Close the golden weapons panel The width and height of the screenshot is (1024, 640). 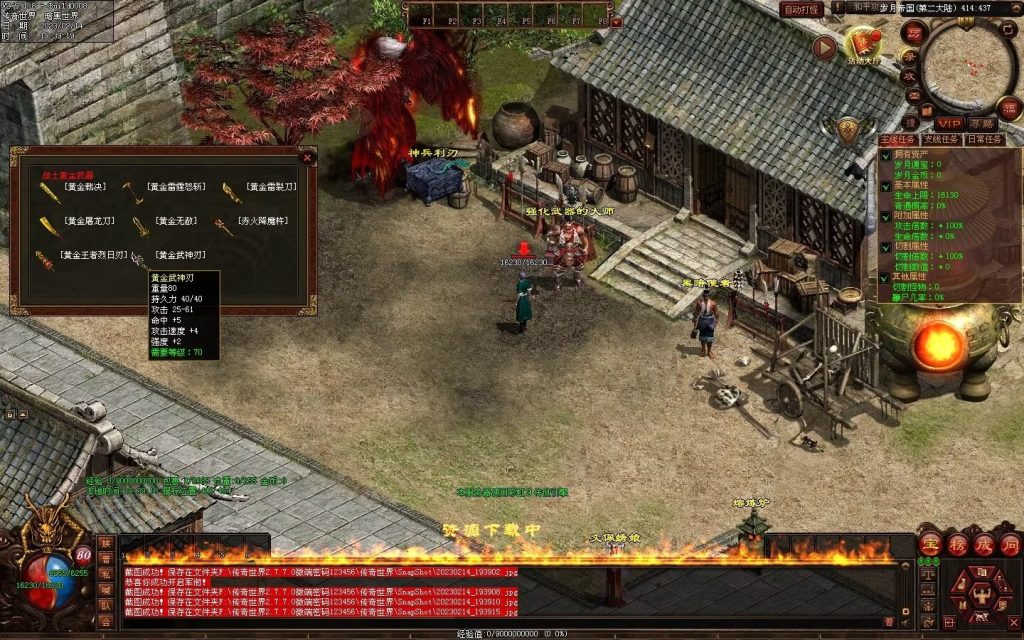coord(307,157)
